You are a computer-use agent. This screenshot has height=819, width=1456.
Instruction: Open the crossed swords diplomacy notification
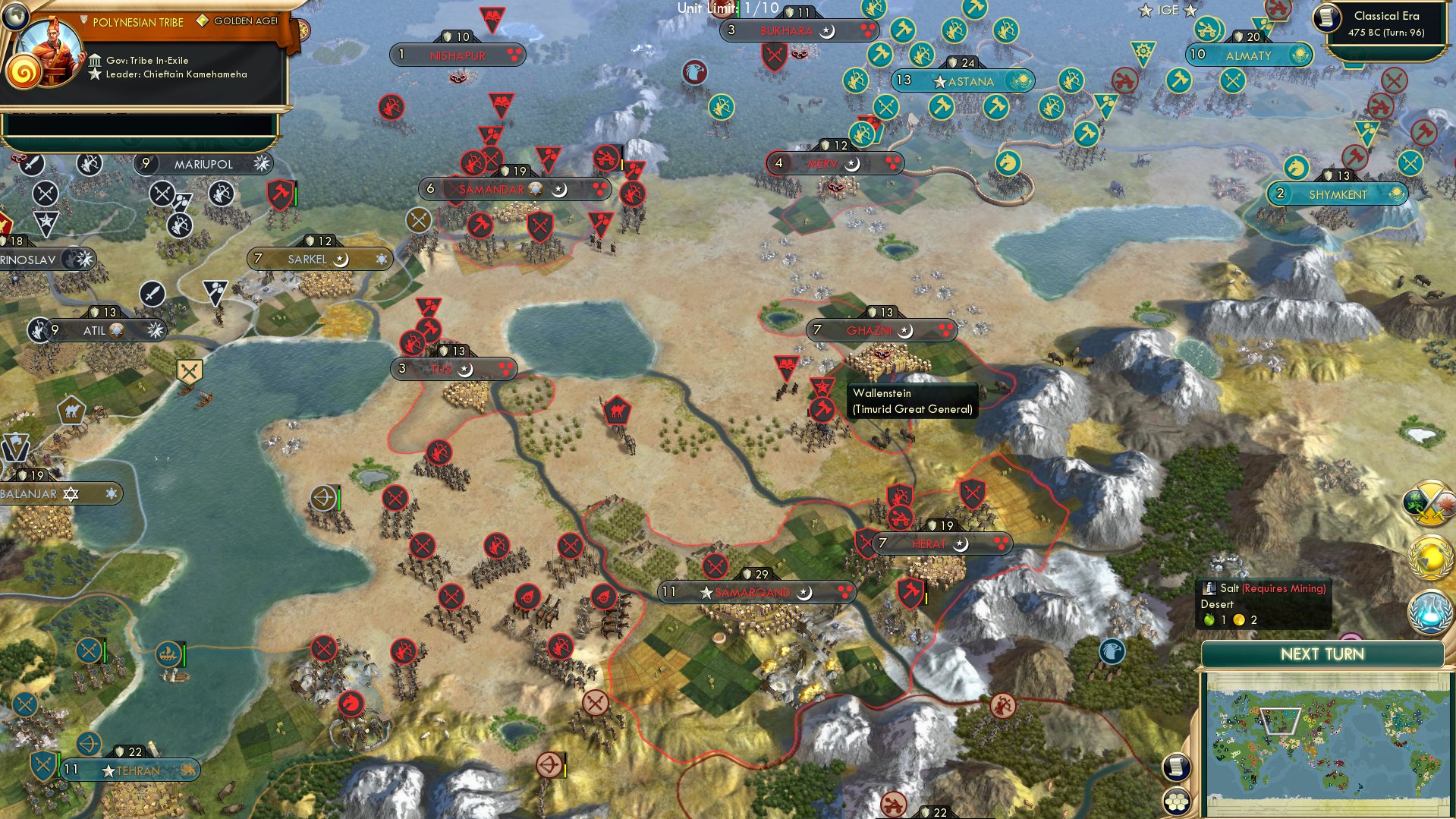[1430, 502]
